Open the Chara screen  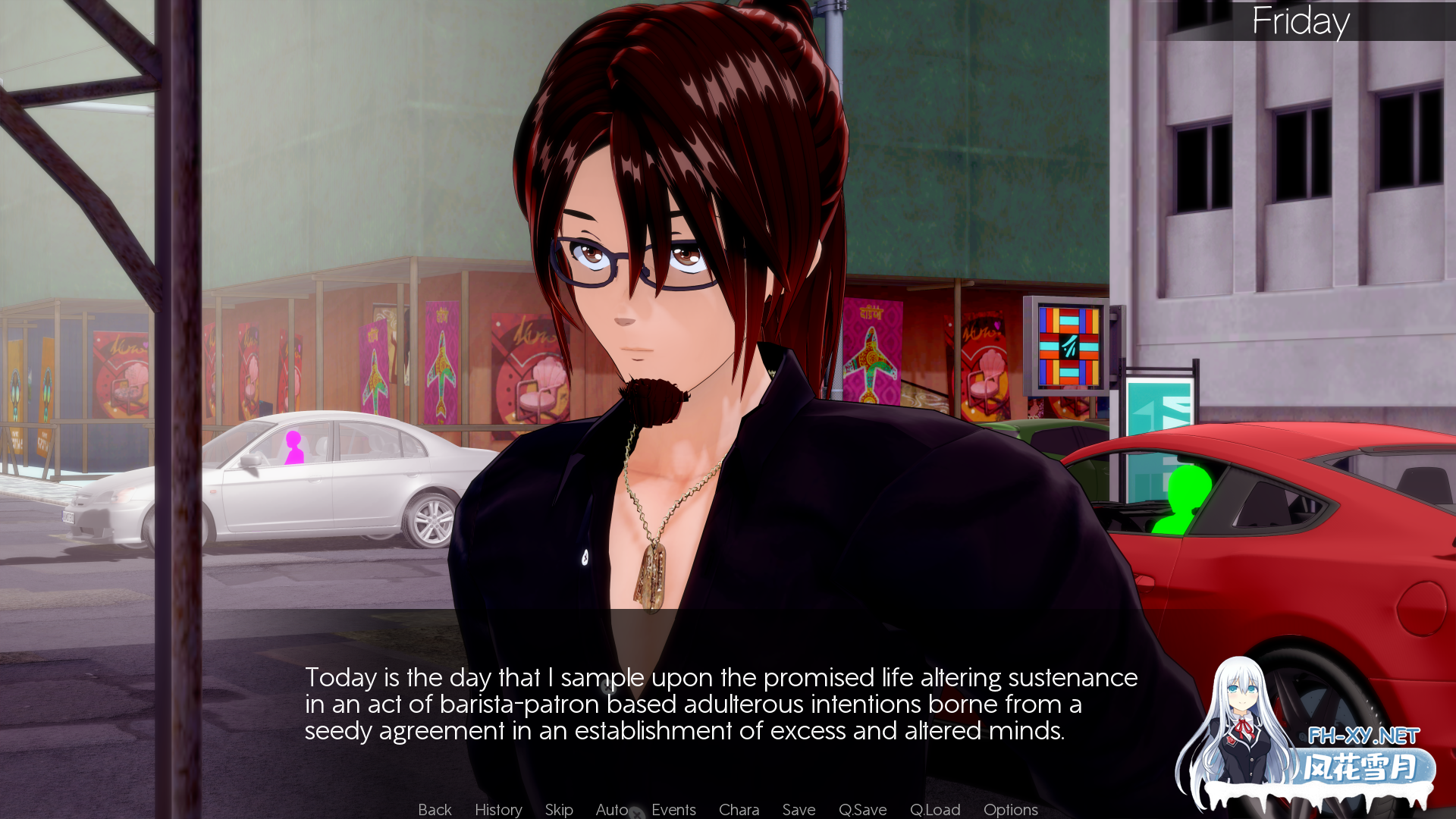click(x=739, y=809)
